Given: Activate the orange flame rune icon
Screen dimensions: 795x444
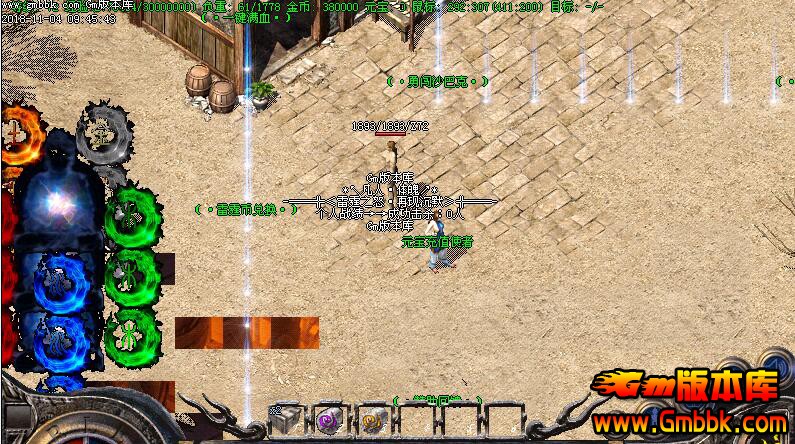Looking at the screenshot, I should [x=15, y=130].
